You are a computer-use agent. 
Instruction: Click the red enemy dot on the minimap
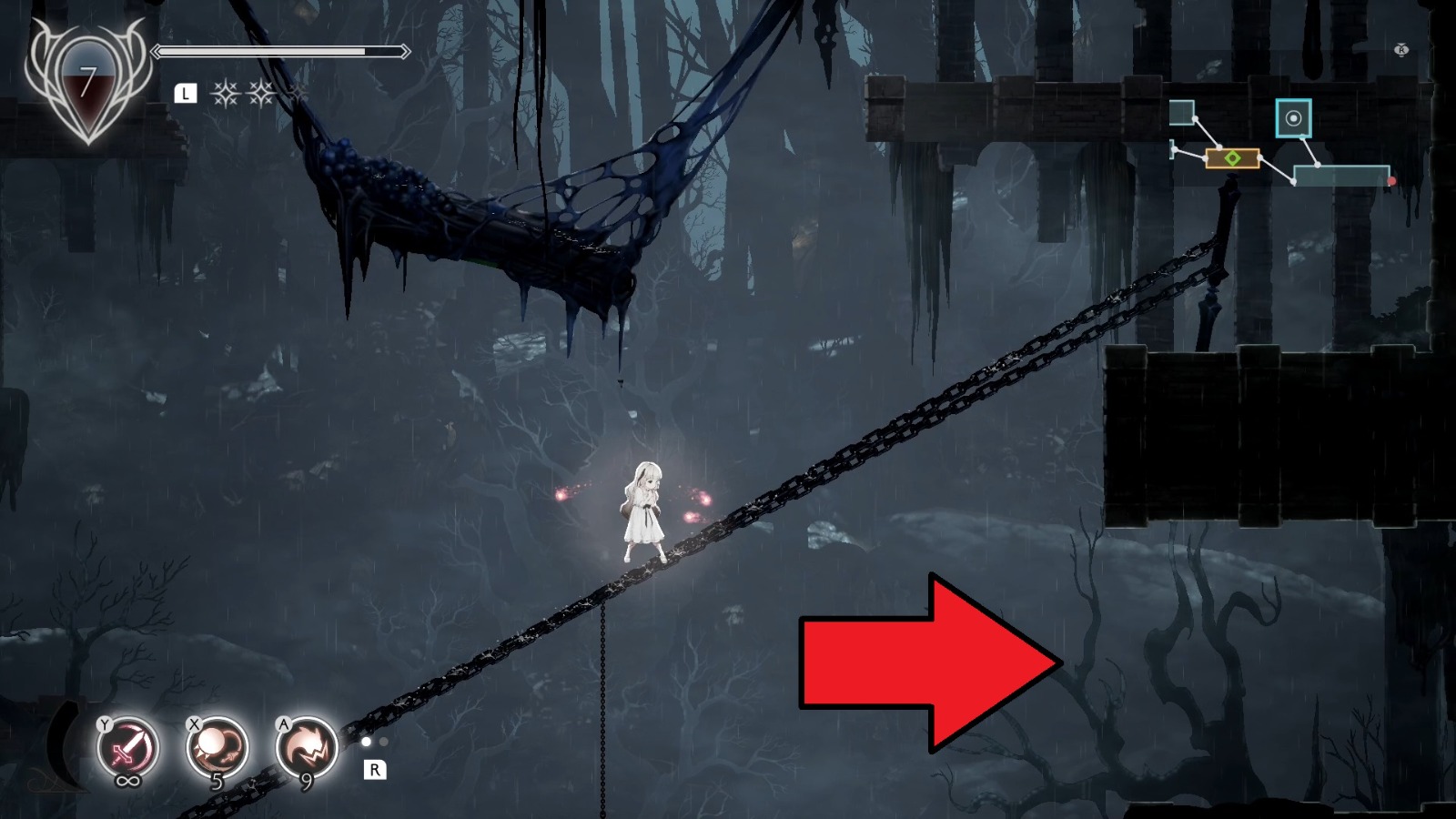[x=1392, y=180]
